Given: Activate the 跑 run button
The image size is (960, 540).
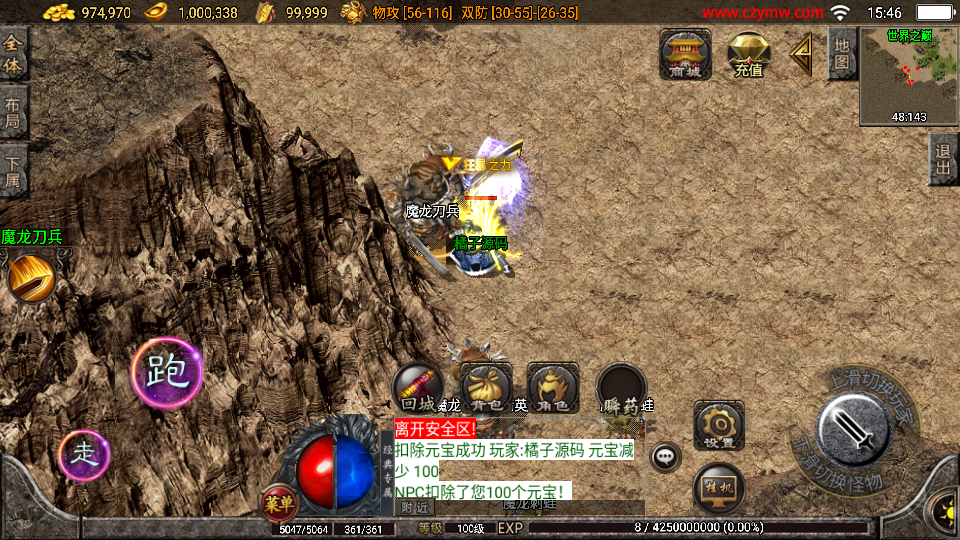Looking at the screenshot, I should pos(167,372).
